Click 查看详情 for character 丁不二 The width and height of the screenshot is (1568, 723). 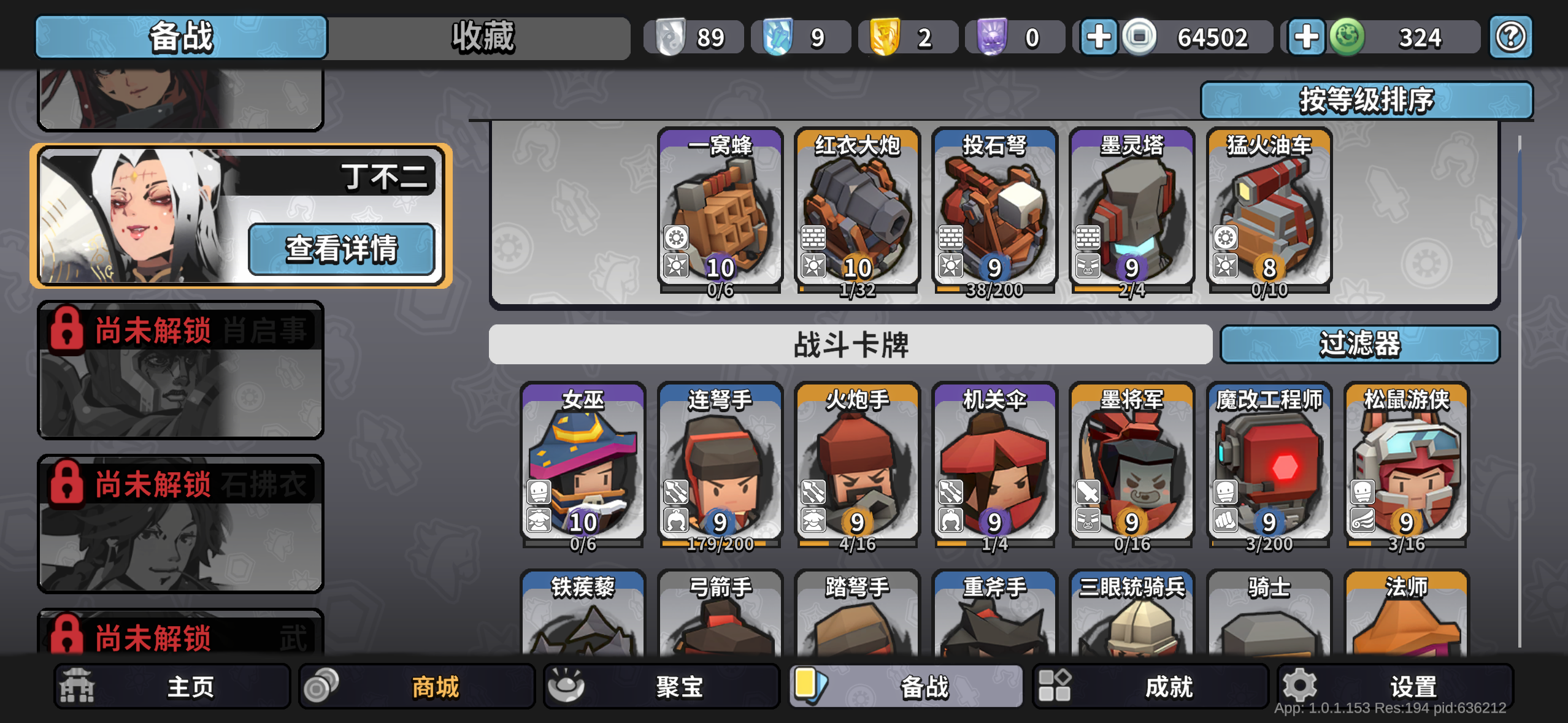pos(342,248)
